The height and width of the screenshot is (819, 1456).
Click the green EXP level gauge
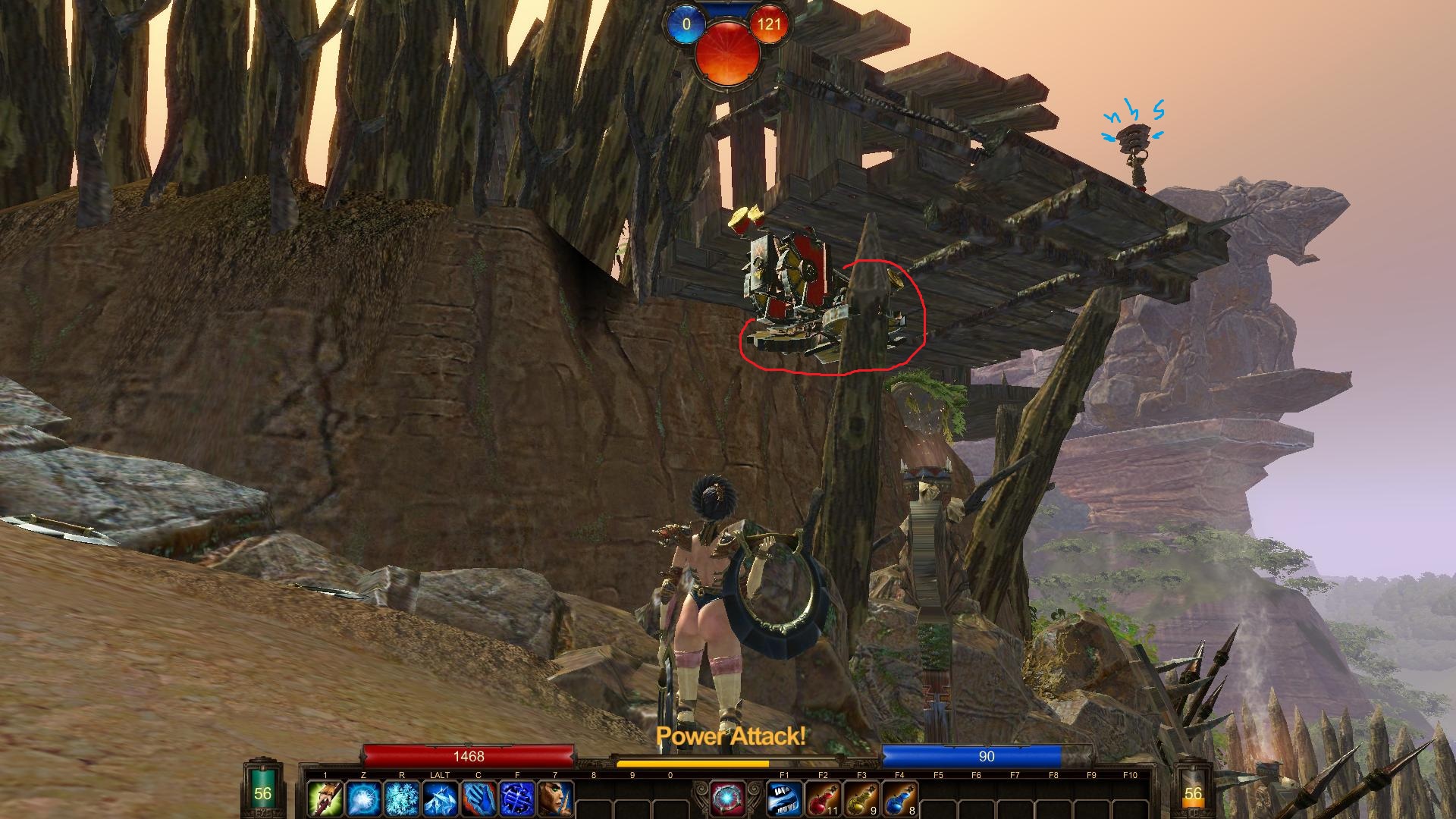262,793
